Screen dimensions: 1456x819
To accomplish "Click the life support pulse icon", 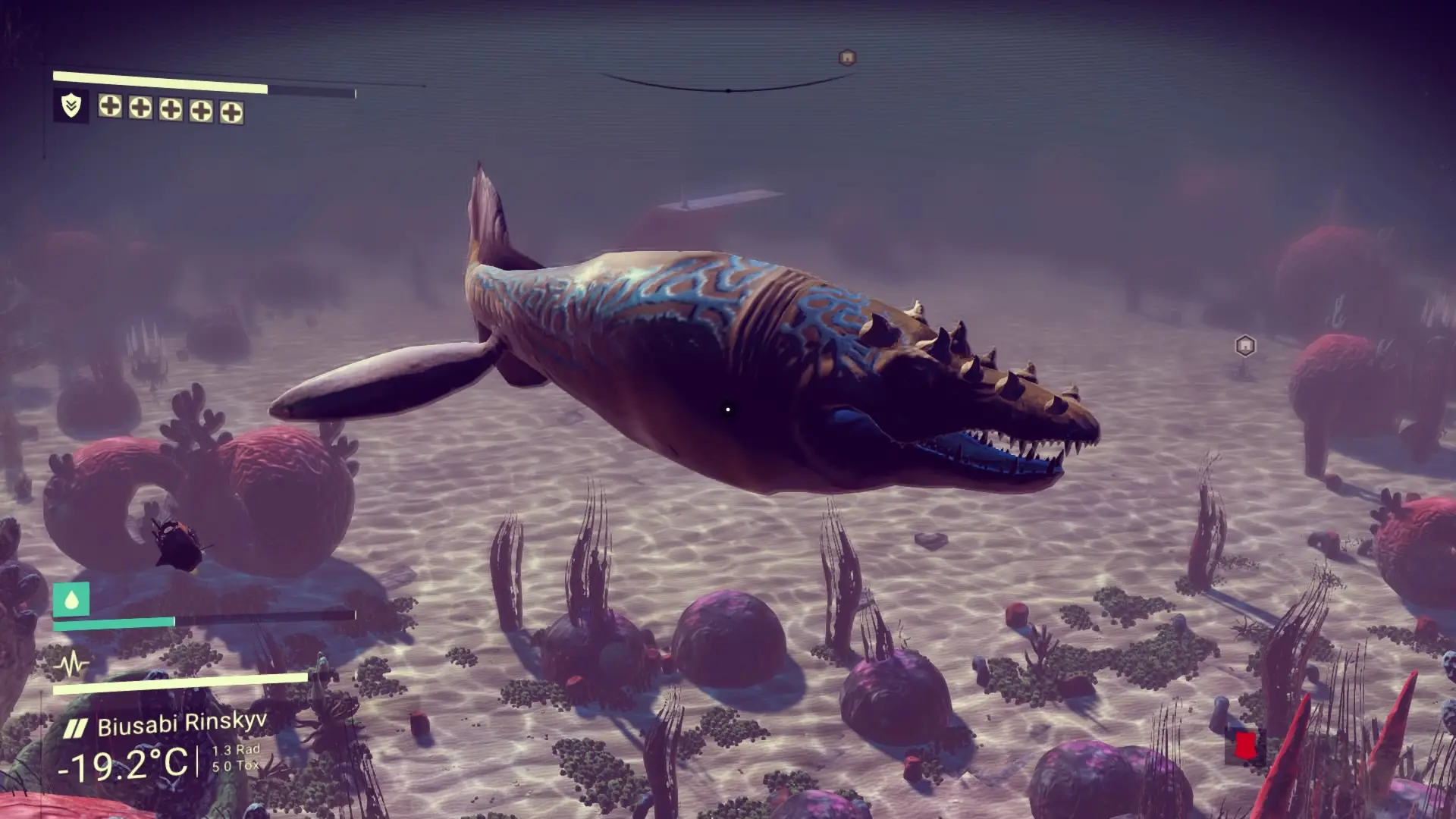I will [72, 666].
